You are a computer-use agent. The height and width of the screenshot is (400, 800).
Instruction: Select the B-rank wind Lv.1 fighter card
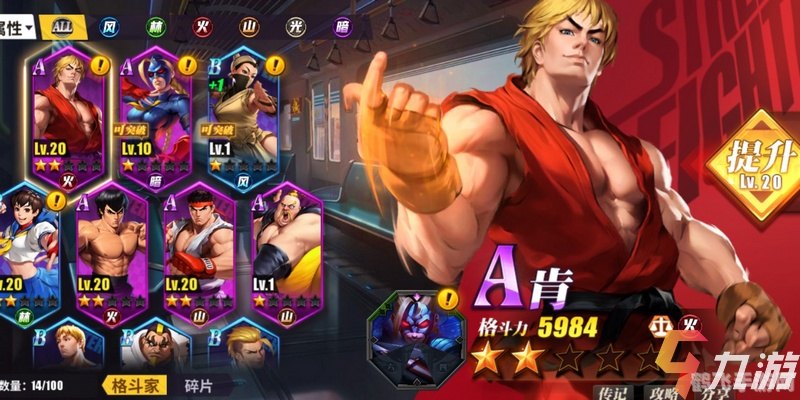coord(241,115)
